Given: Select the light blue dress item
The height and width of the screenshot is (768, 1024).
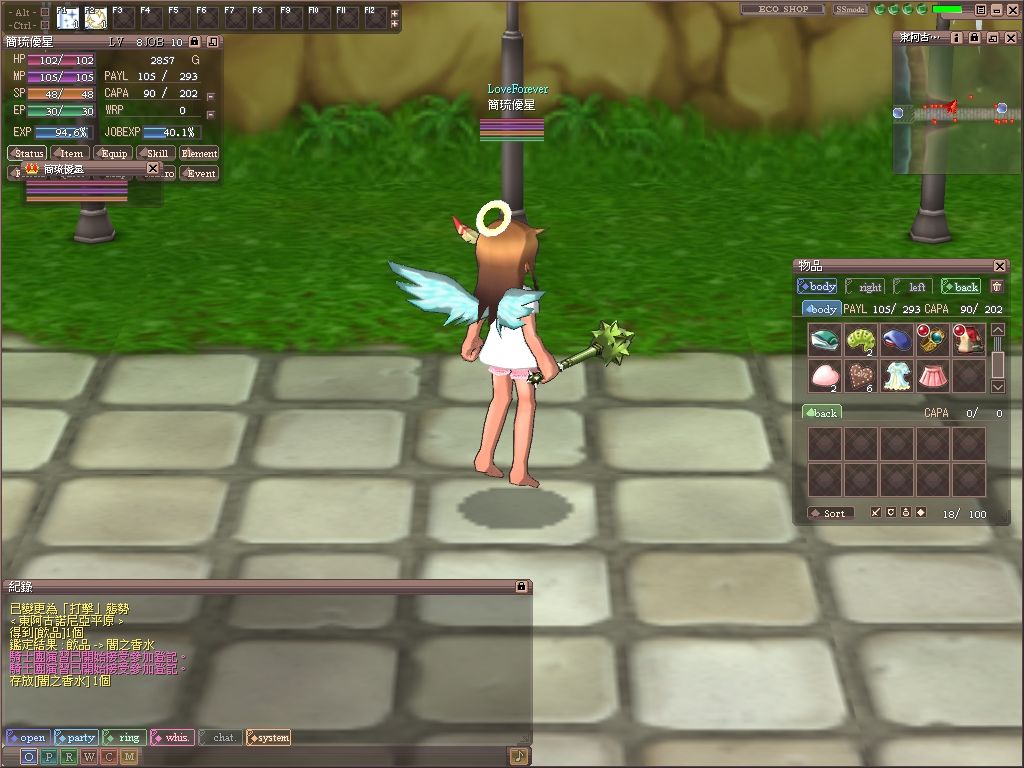Looking at the screenshot, I should click(x=896, y=376).
